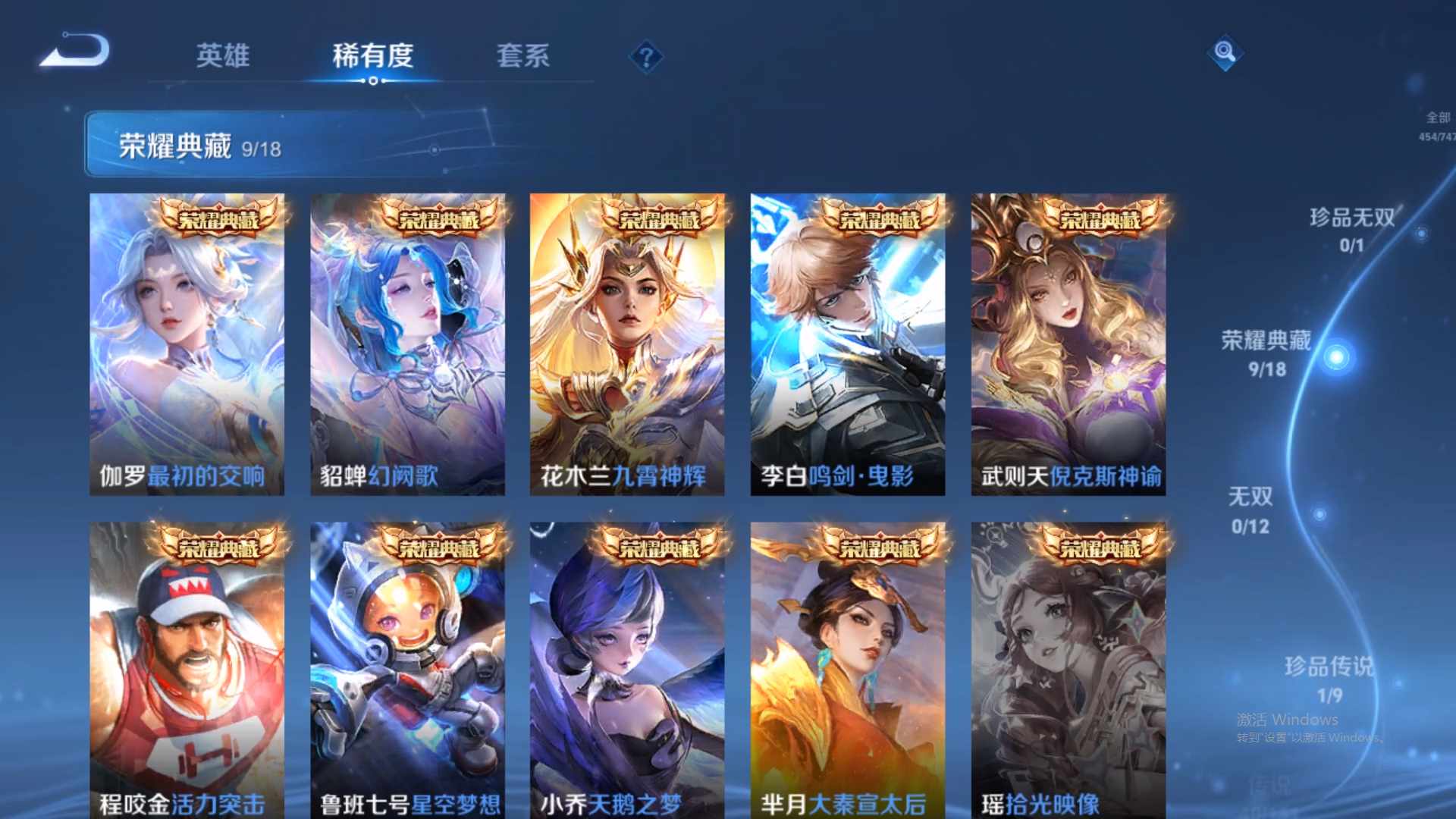
Task: Select 武则天倪克斯神谕 skin
Action: click(1069, 345)
